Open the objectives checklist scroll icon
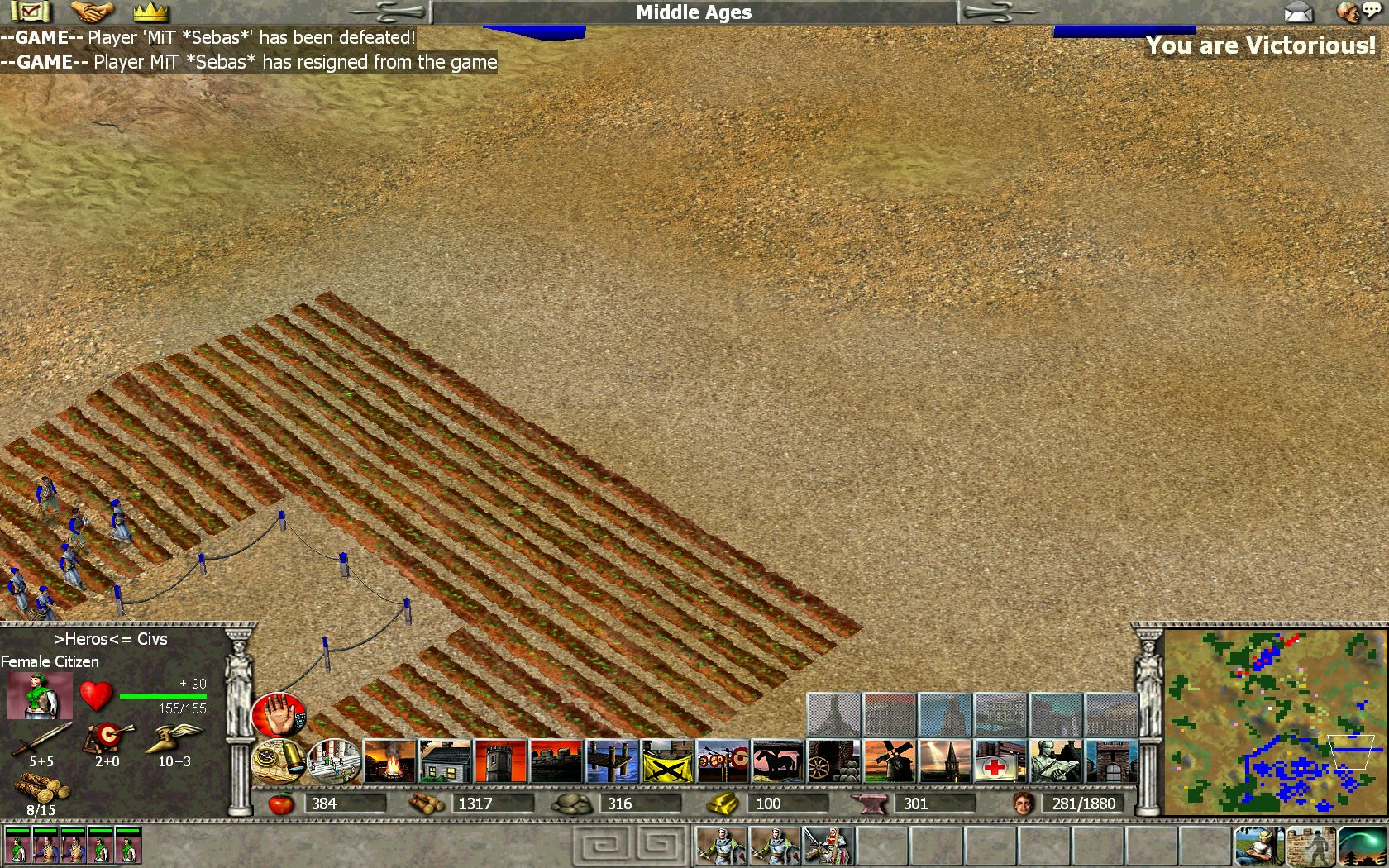This screenshot has width=1389, height=868. pos(31,12)
